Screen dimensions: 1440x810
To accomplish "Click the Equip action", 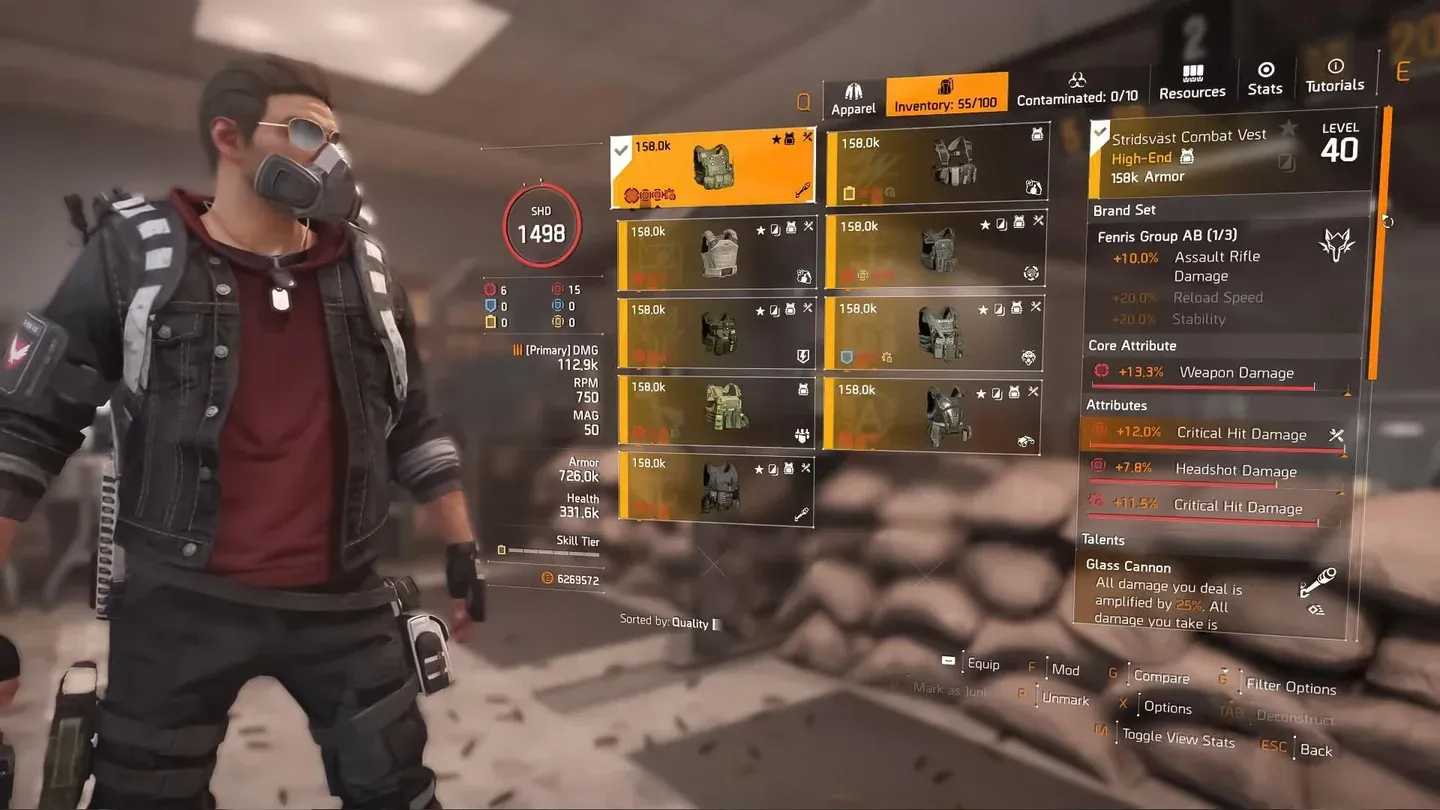I will pos(982,664).
